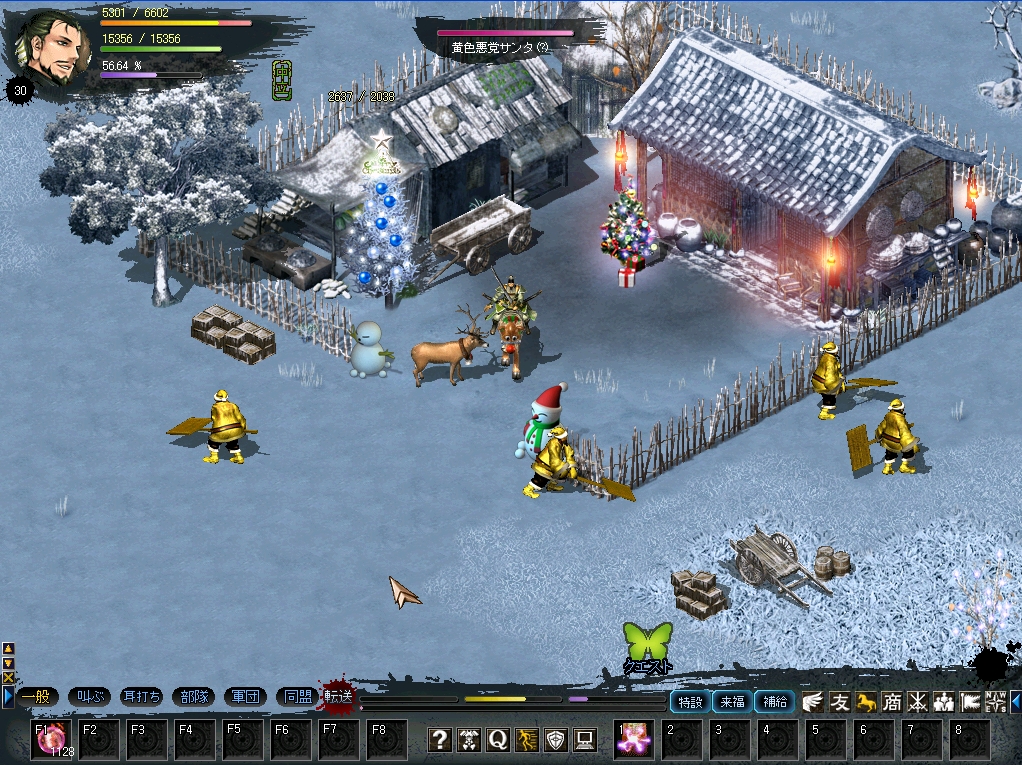Open the 来福 button
Image resolution: width=1022 pixels, height=765 pixels.
click(732, 702)
